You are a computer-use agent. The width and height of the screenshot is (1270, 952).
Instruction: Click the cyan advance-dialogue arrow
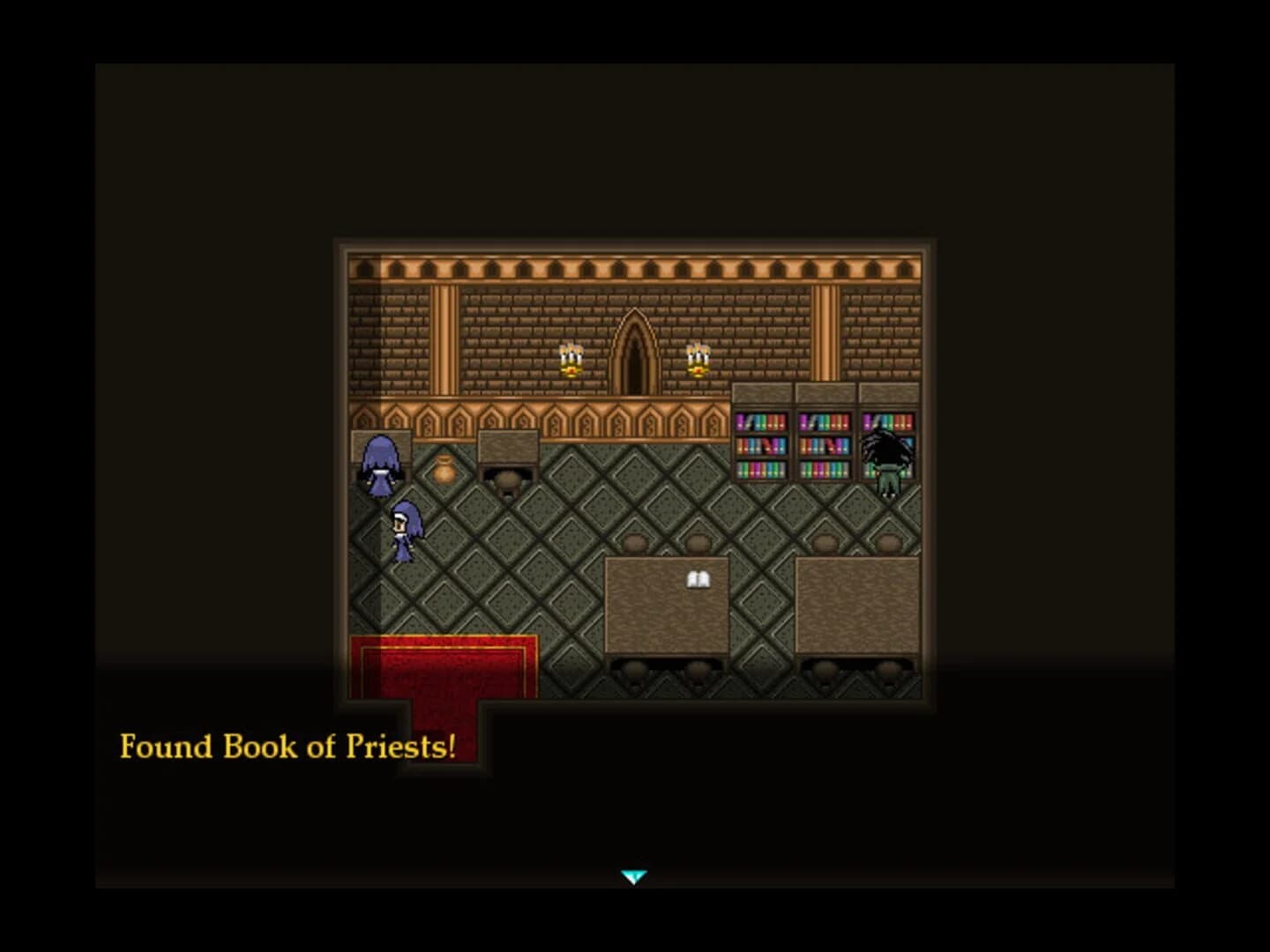[x=634, y=875]
